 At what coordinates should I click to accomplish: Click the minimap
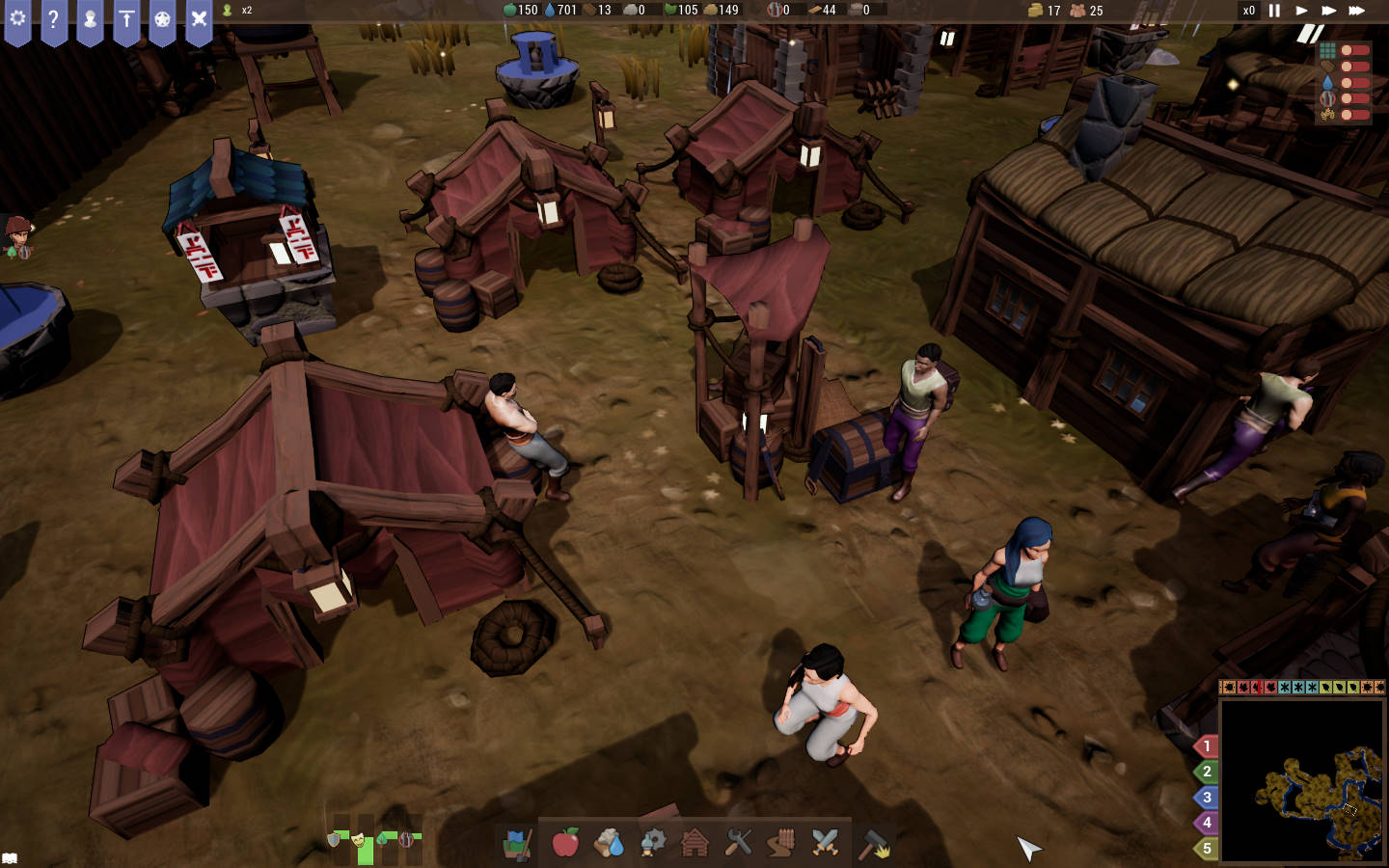(1302, 780)
